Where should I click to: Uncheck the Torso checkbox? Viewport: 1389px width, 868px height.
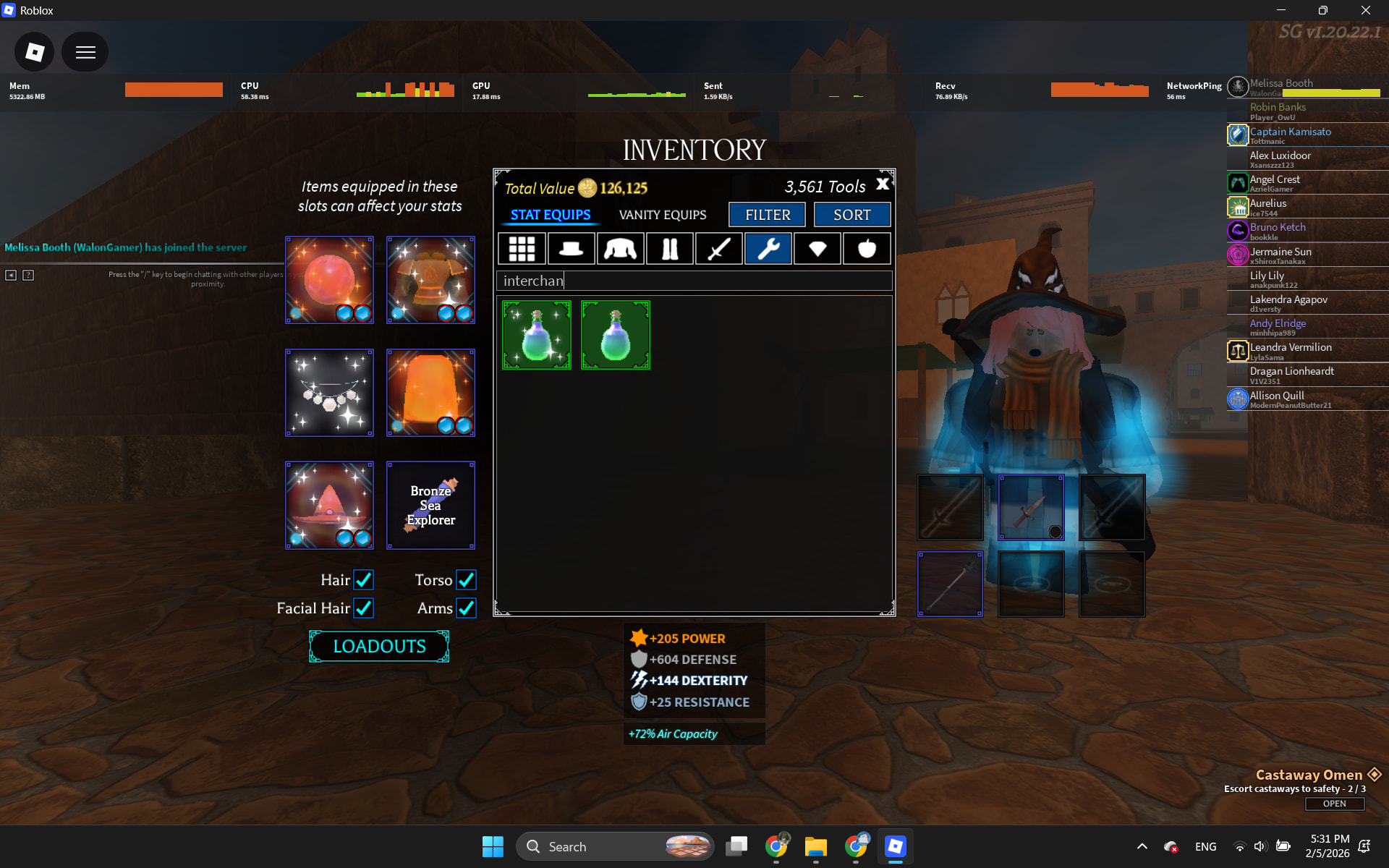click(x=466, y=580)
